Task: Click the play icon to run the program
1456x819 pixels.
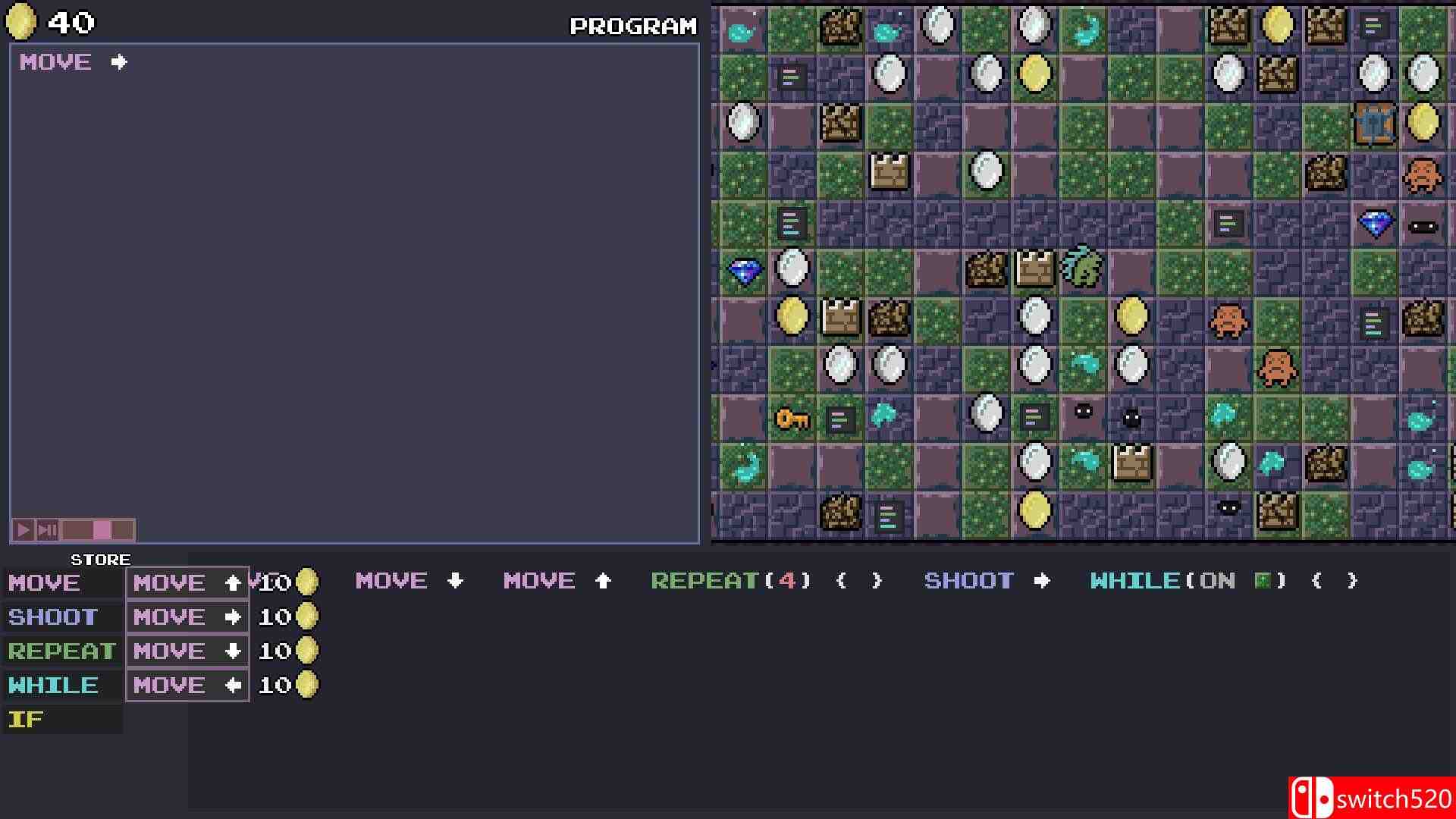Action: 23,529
